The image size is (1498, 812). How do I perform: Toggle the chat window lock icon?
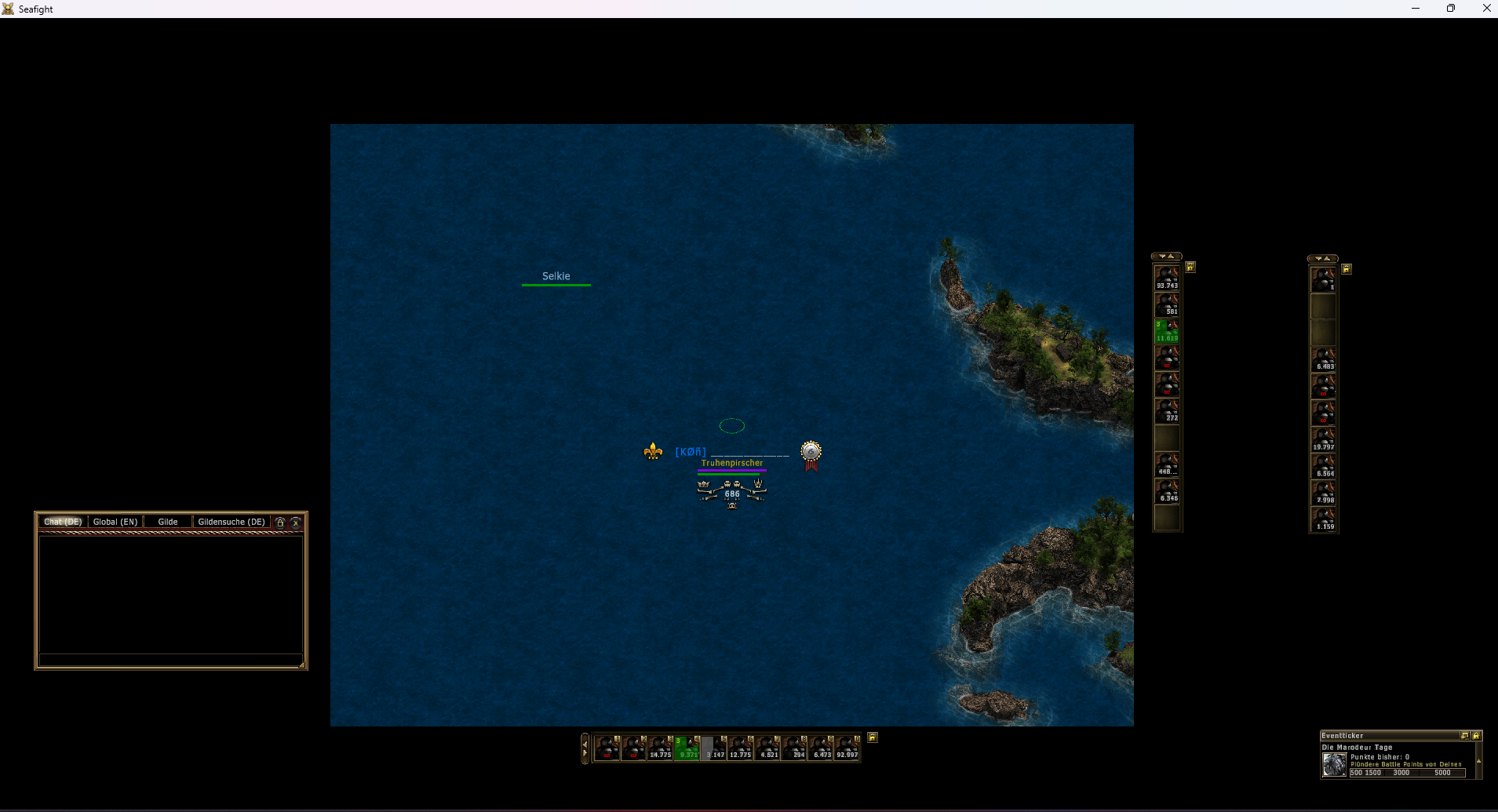coord(280,522)
